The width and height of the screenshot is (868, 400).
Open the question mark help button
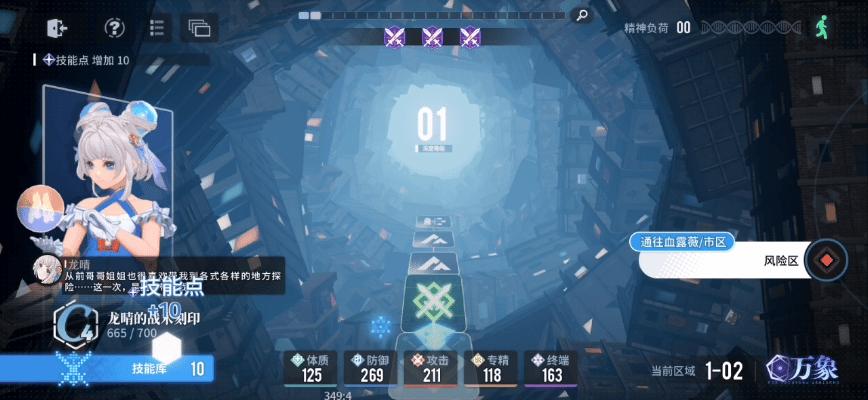115,28
